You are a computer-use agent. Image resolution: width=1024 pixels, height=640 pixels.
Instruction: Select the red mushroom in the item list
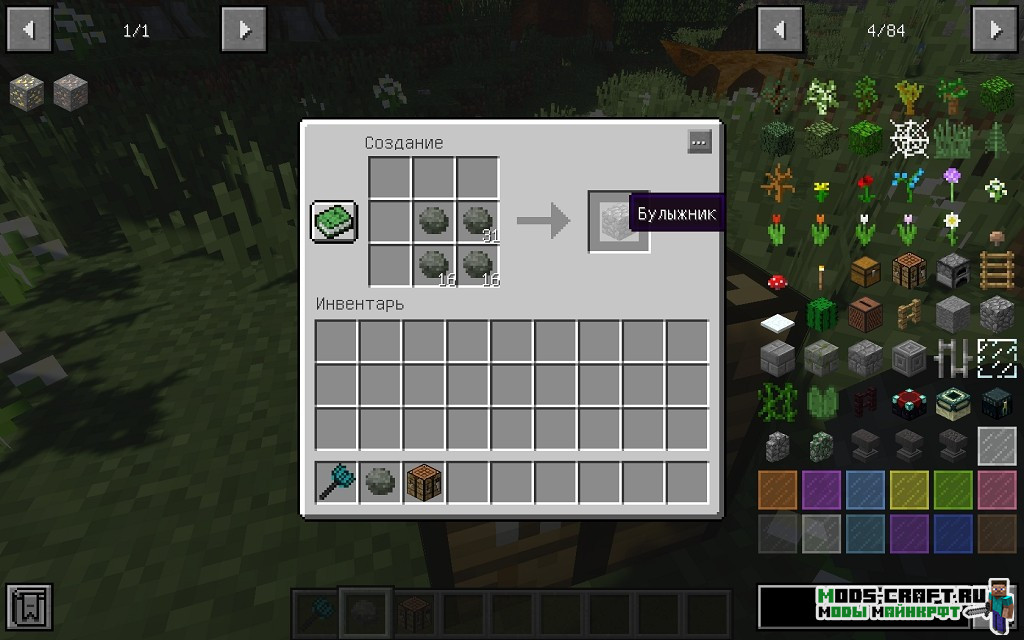tap(778, 282)
